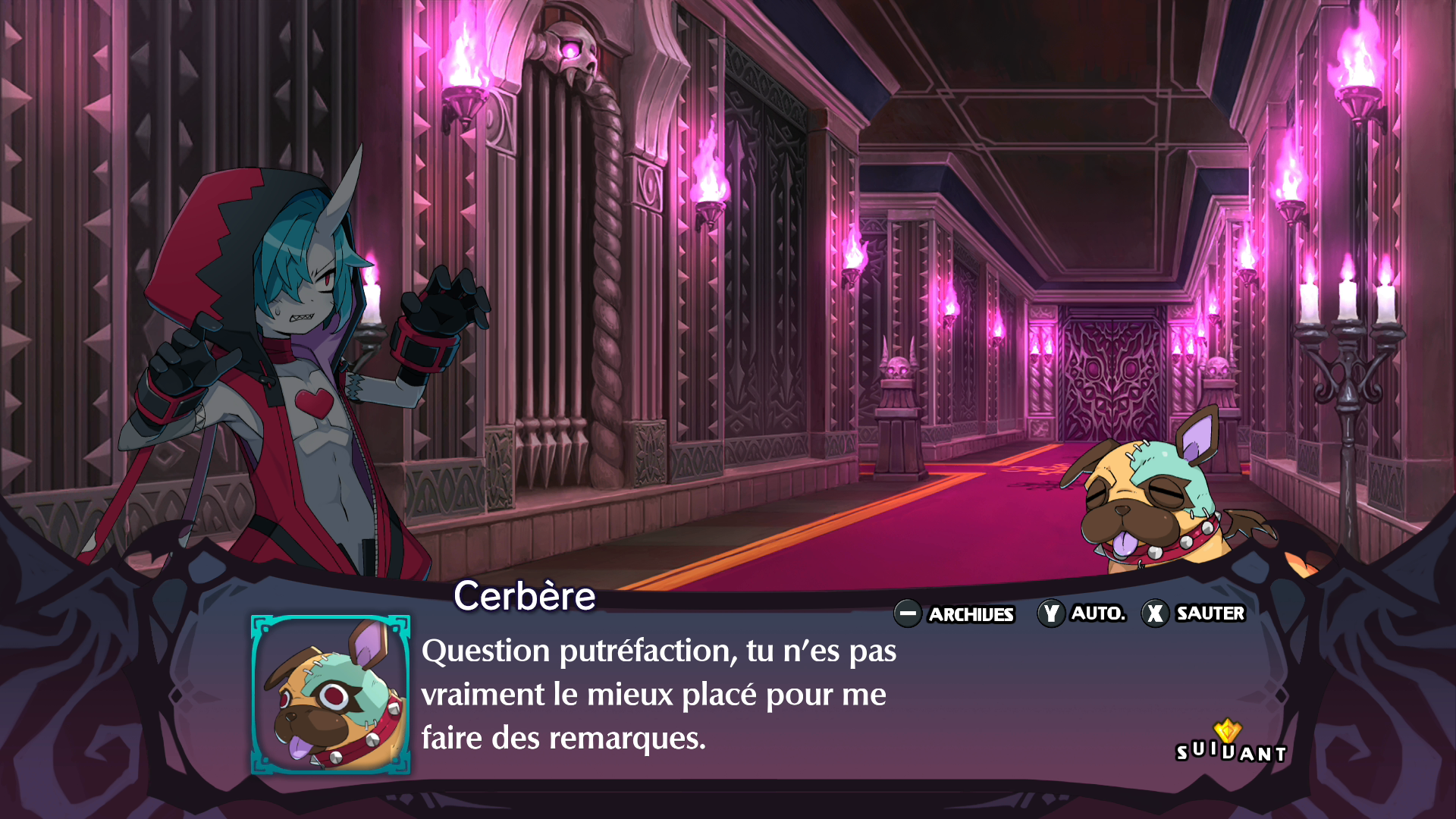The image size is (1456, 819).
Task: Advance dialogue with the Suivant indicator
Action: [x=1230, y=745]
